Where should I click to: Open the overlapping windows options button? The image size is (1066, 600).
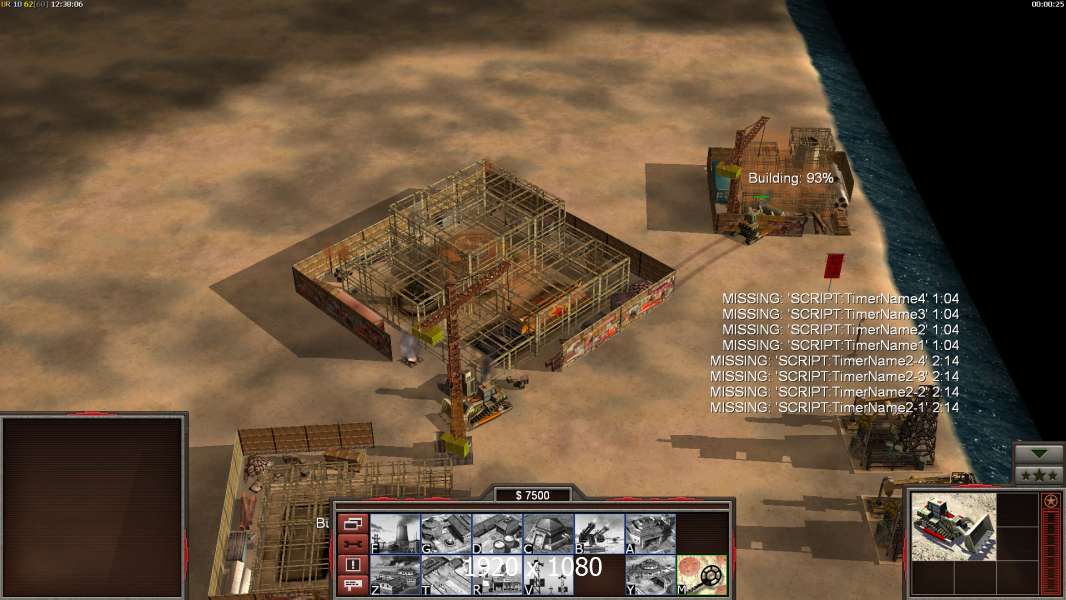point(352,524)
